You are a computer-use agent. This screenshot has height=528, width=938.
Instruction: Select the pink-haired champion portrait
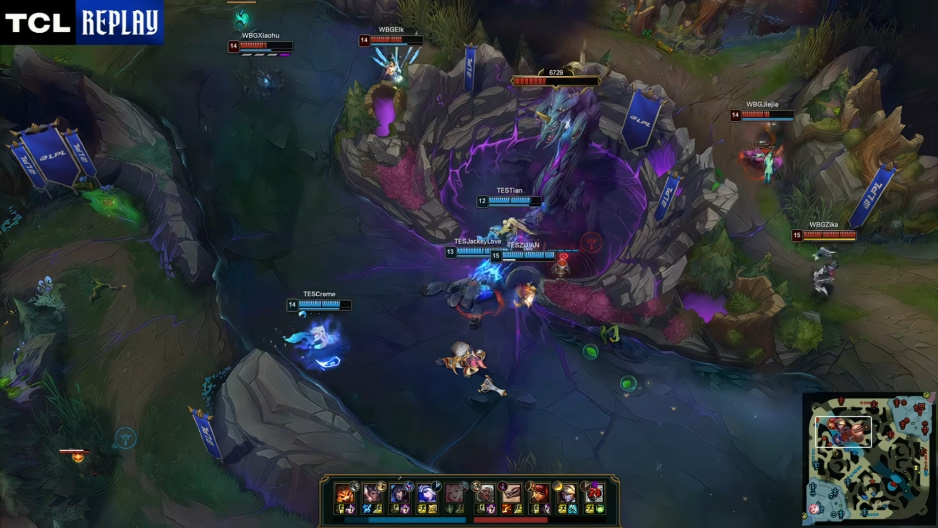455,493
